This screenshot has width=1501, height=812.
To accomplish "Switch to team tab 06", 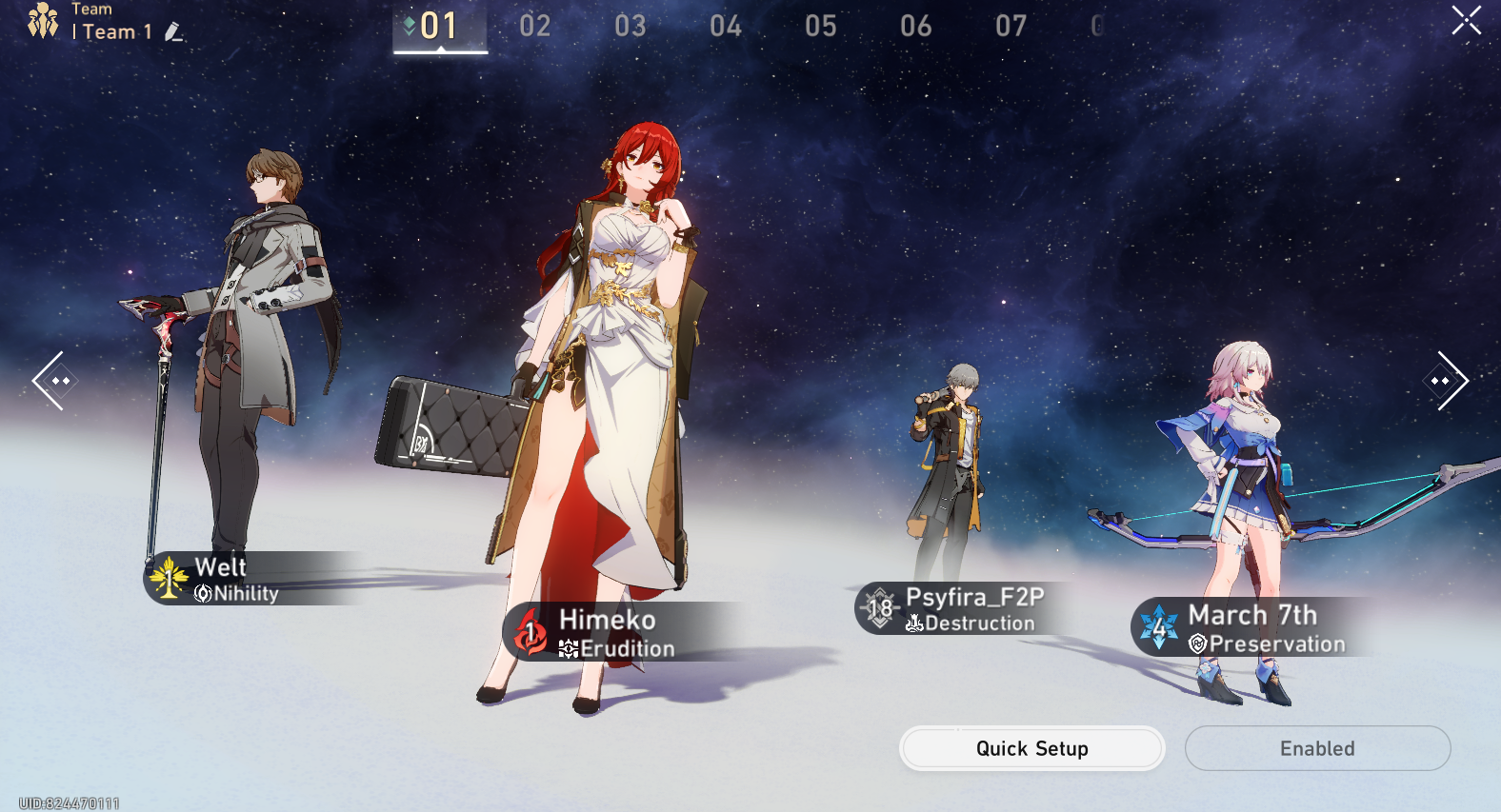I will click(x=915, y=26).
